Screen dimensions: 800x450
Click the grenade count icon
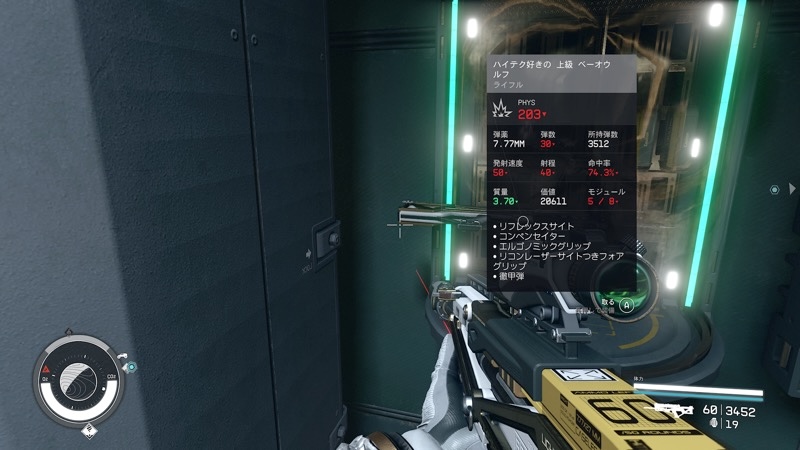tap(712, 424)
